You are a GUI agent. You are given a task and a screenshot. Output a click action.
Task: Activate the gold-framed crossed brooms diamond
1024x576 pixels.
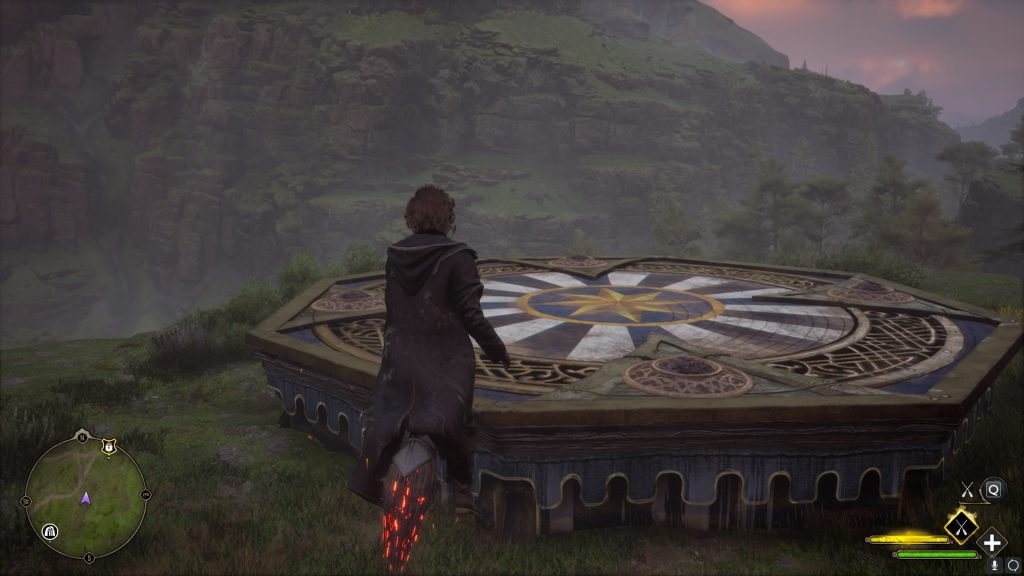(x=961, y=525)
